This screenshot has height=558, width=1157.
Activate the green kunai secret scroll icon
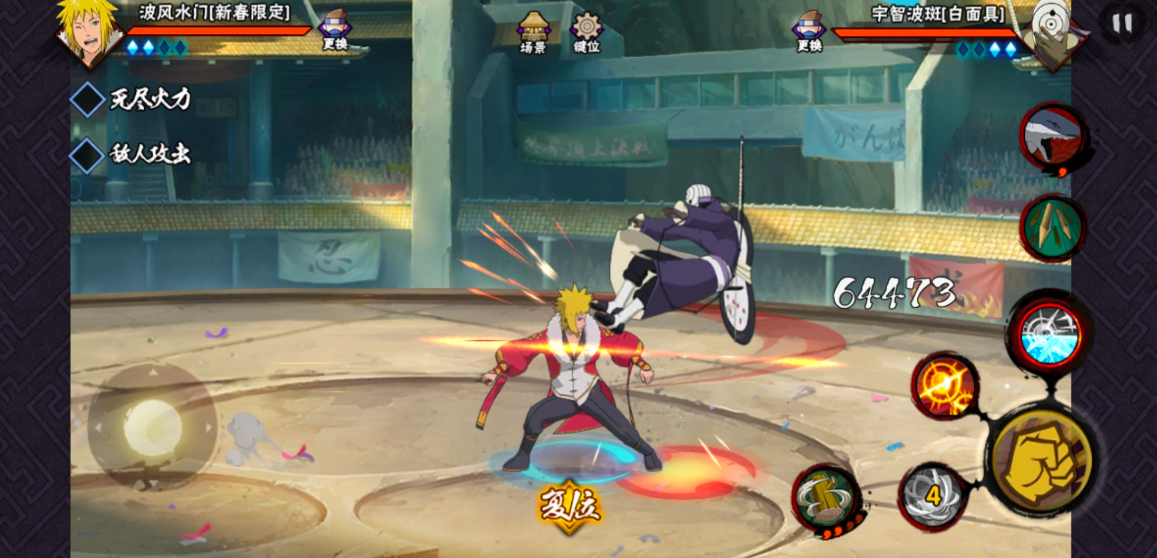tap(1052, 228)
